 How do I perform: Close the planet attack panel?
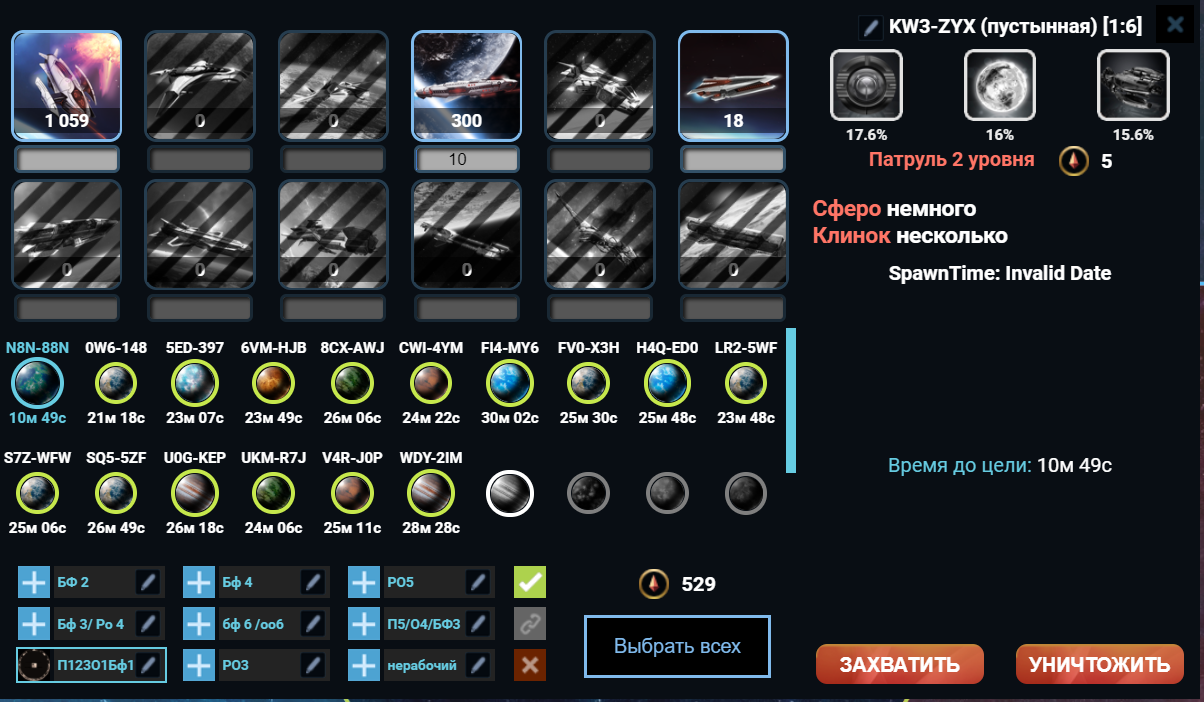(x=1175, y=25)
